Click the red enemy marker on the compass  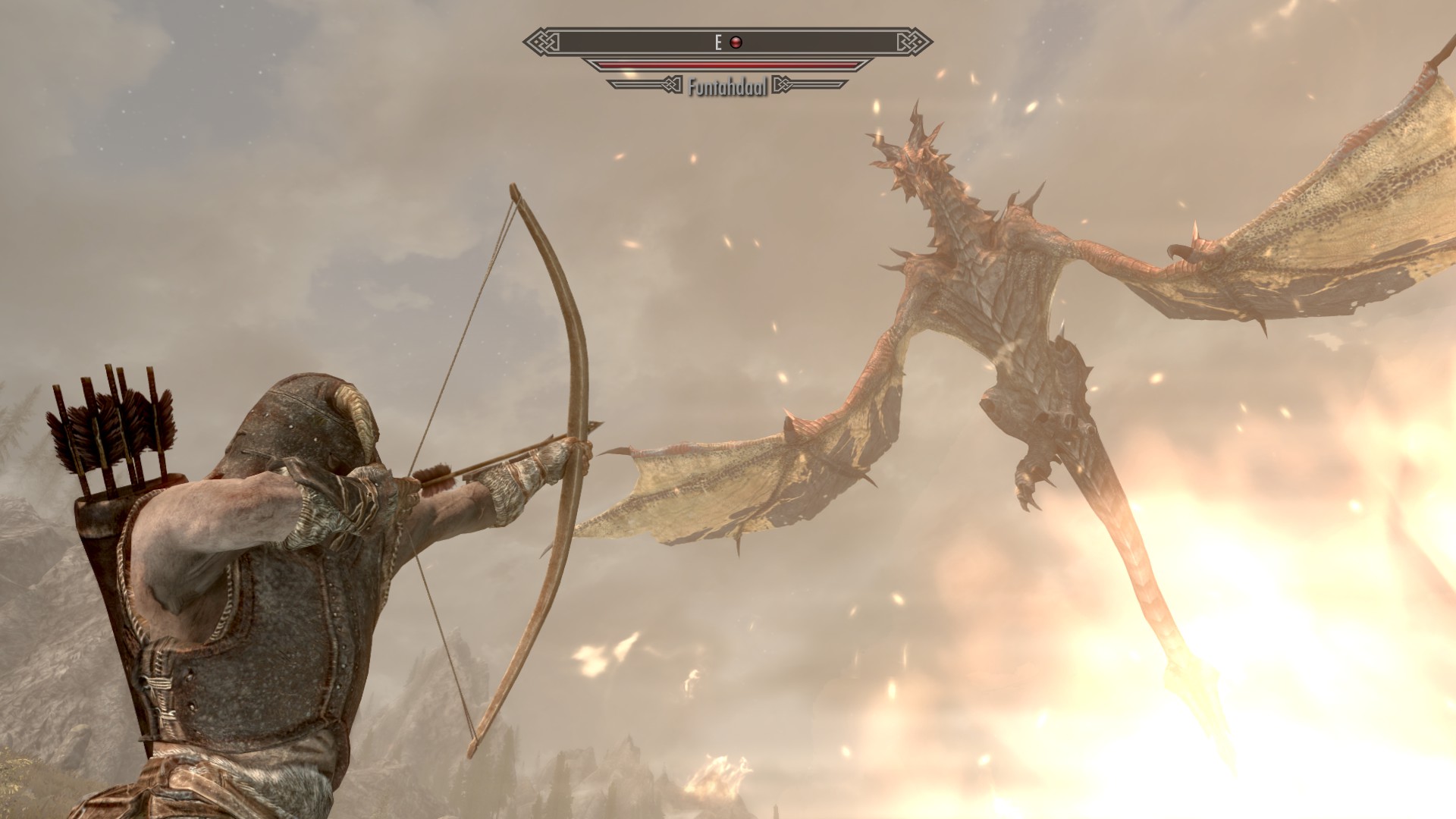click(x=735, y=42)
